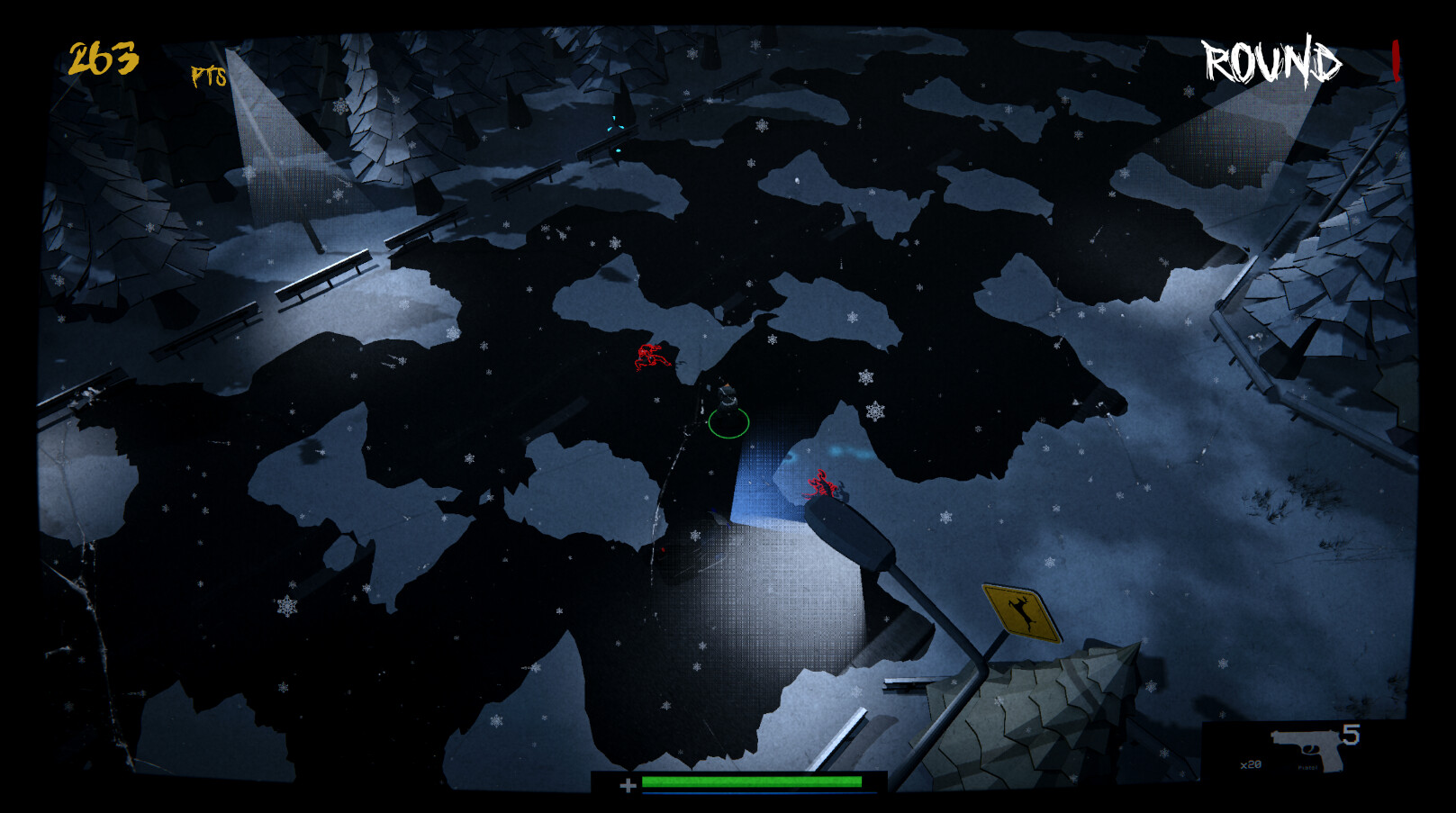Viewport: 1456px width, 813px height.
Task: Click the ROUND I indicator
Action: (1273, 61)
